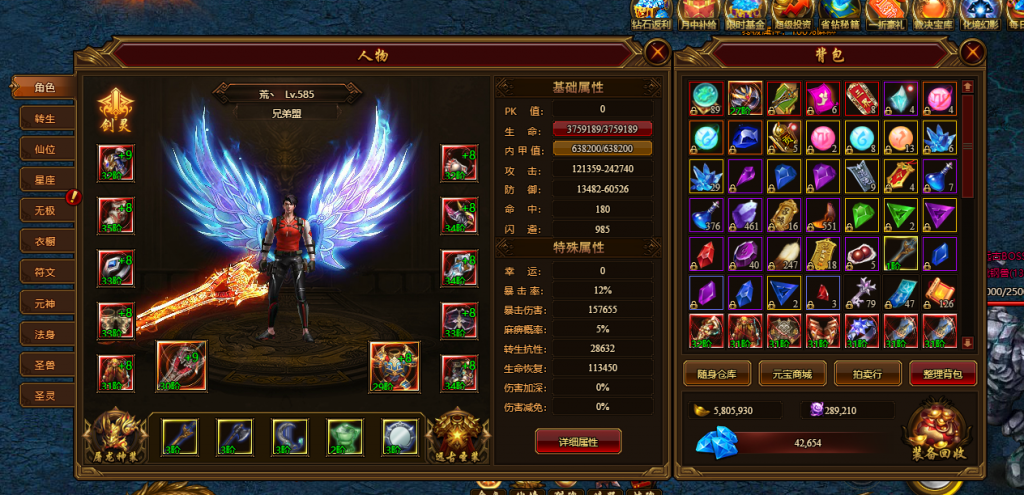
Task: Switch to the 转生 tab
Action: (x=44, y=118)
